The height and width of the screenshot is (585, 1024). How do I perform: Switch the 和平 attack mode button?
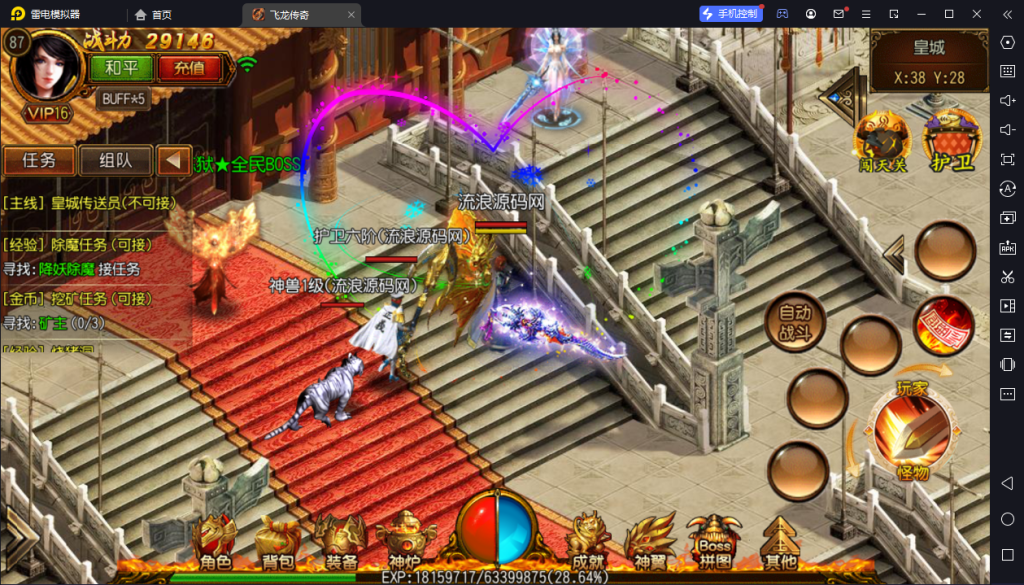click(121, 68)
